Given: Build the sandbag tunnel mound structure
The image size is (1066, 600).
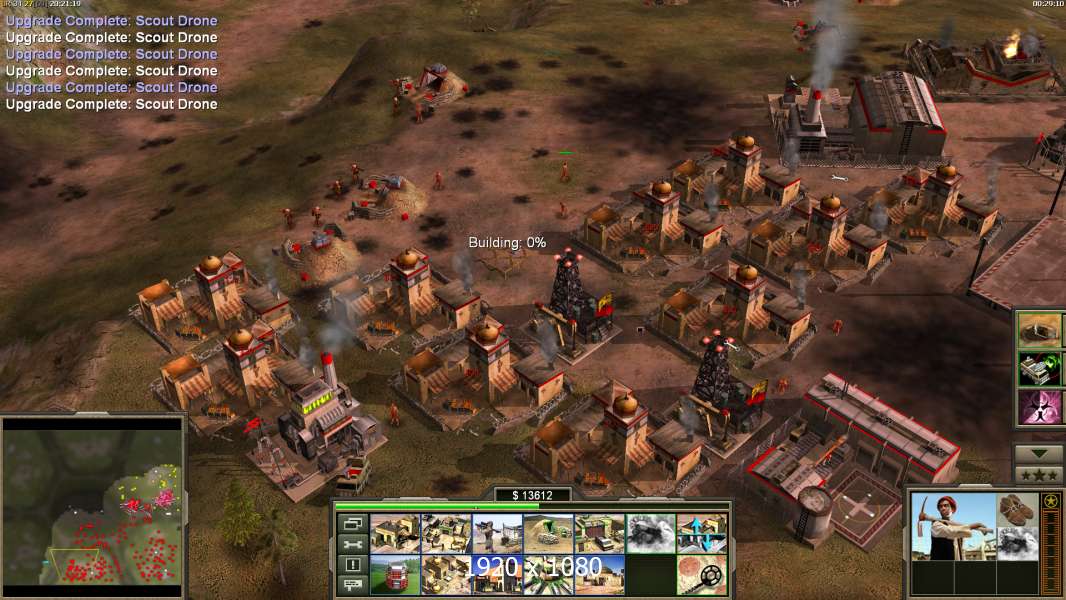Looking at the screenshot, I should 548,534.
